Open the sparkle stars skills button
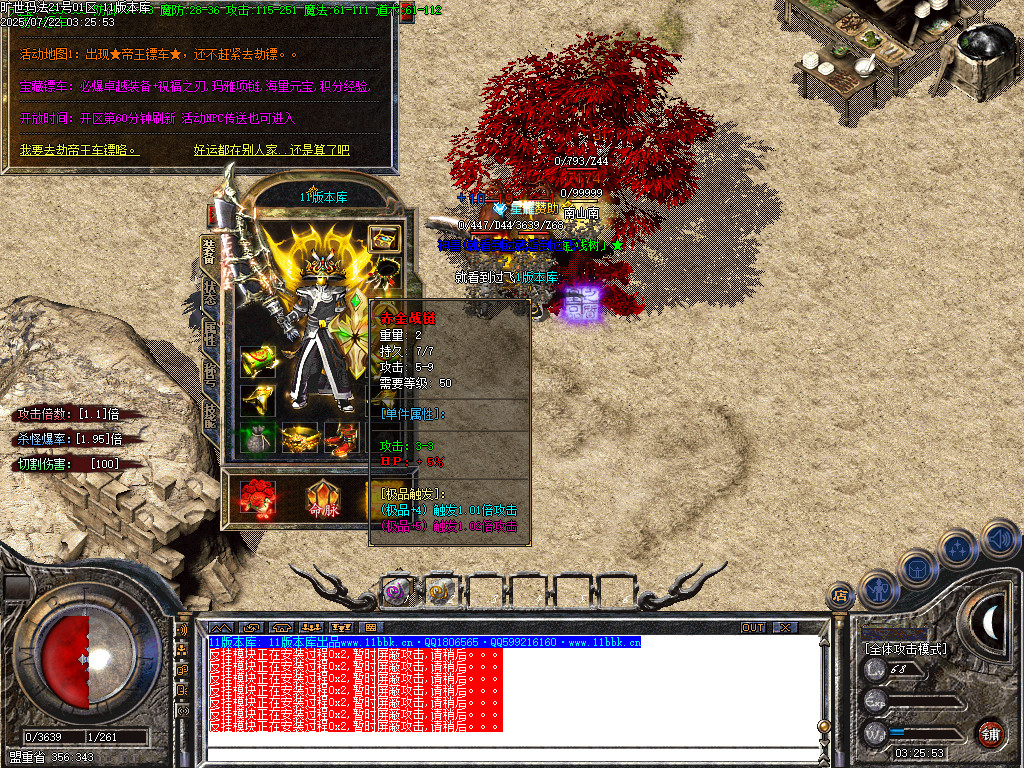This screenshot has height=768, width=1024. [958, 548]
